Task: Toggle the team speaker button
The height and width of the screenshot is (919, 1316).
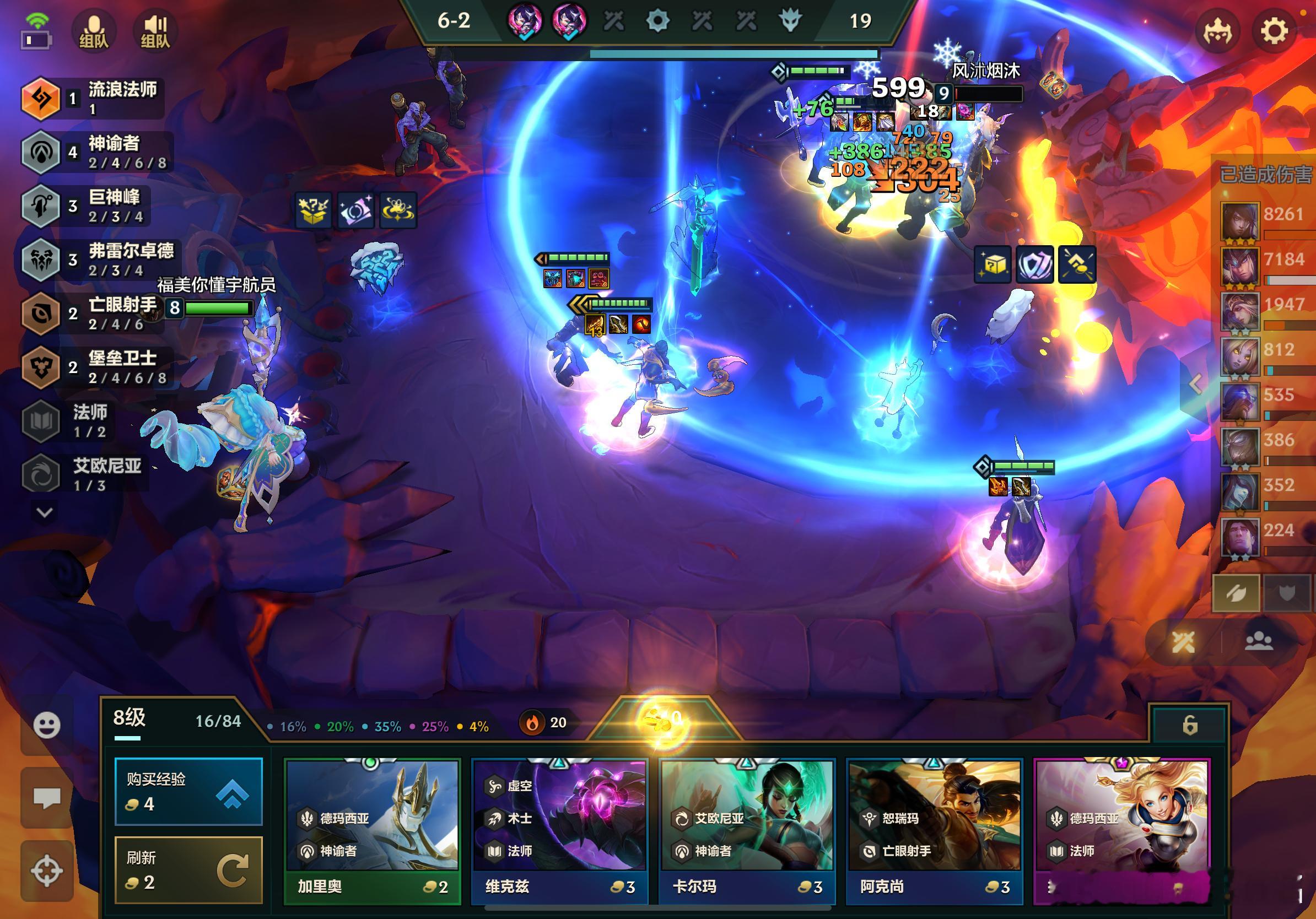Action: 155,31
